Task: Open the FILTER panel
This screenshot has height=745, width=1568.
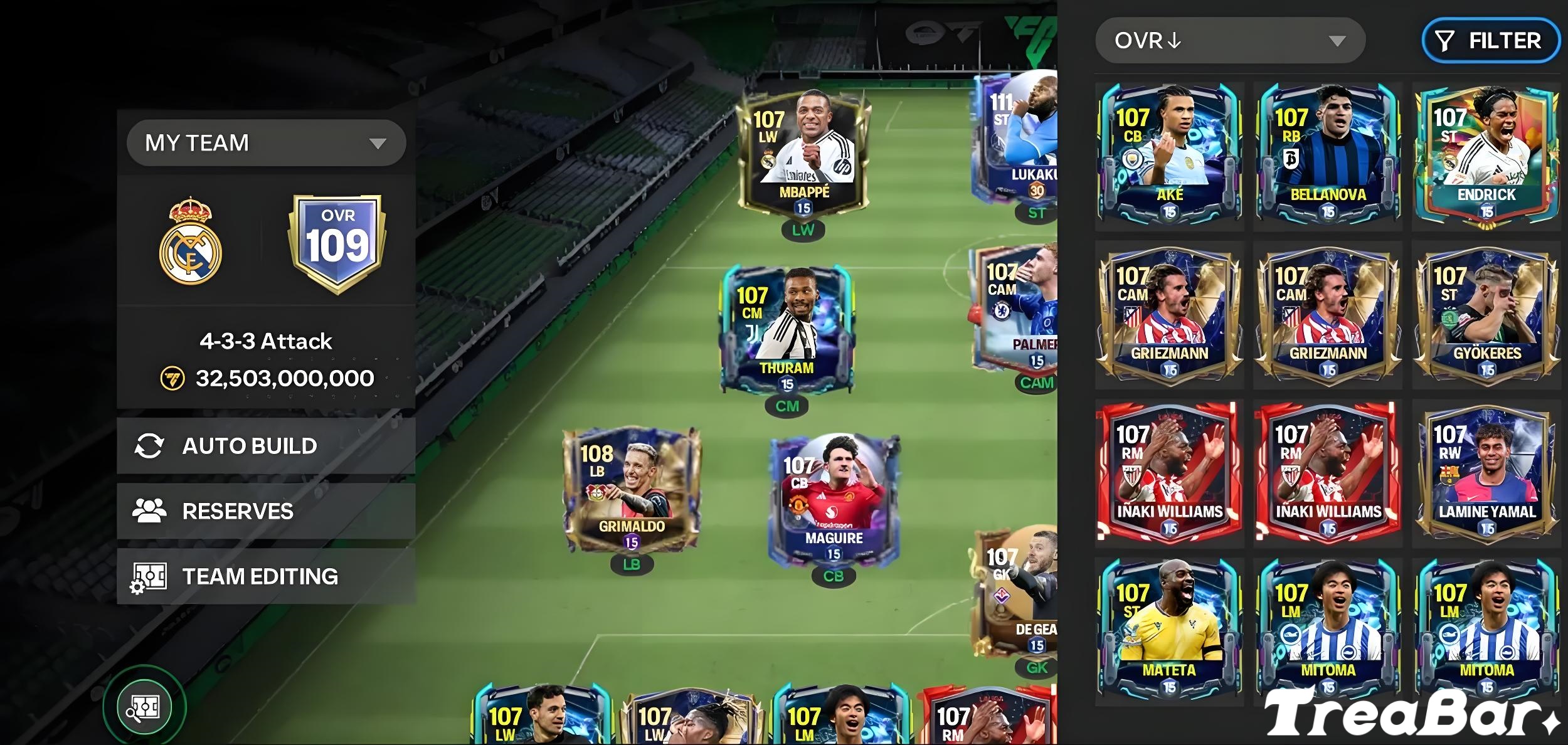Action: click(1490, 40)
